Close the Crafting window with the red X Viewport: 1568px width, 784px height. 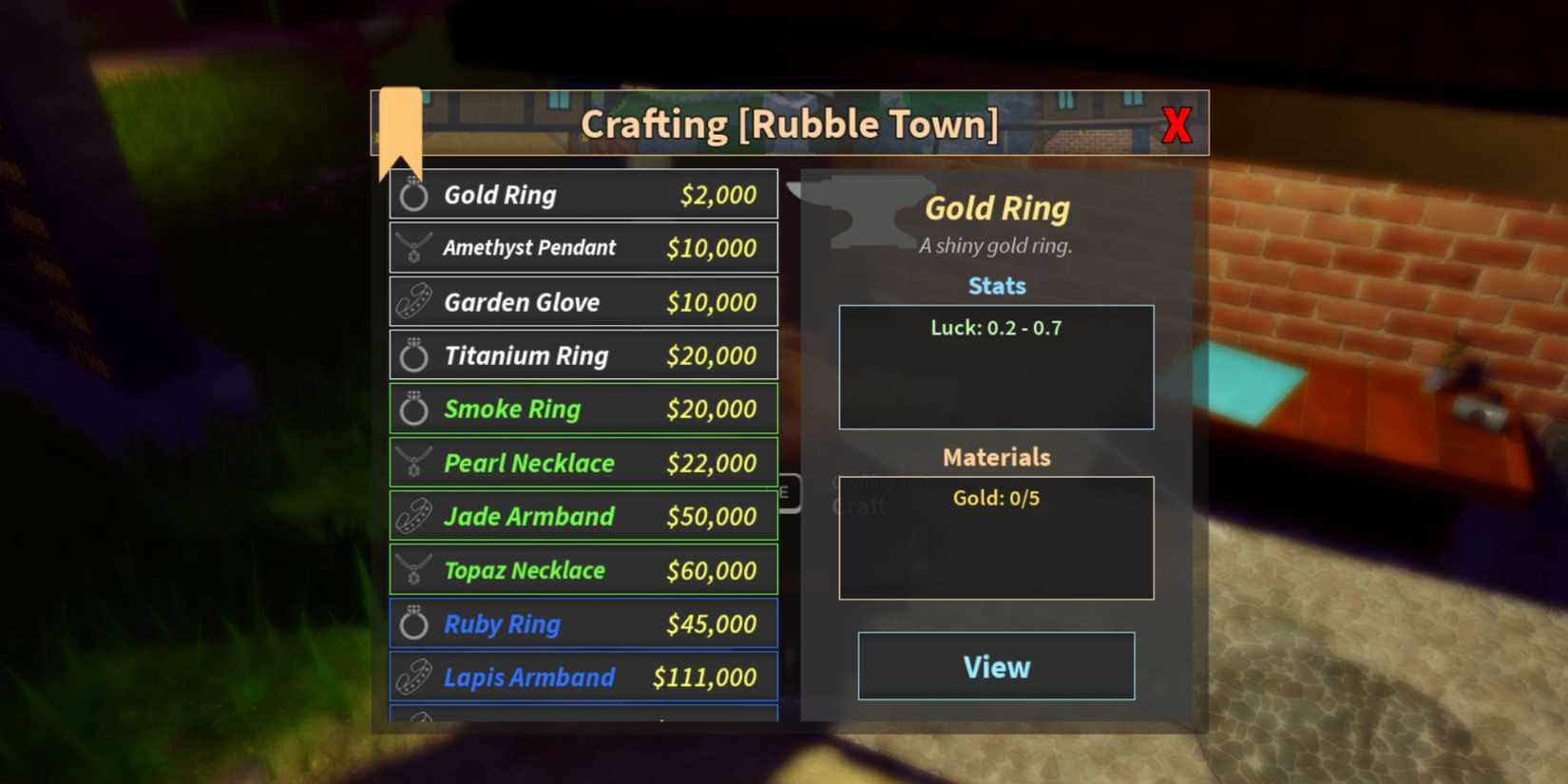coord(1177,124)
